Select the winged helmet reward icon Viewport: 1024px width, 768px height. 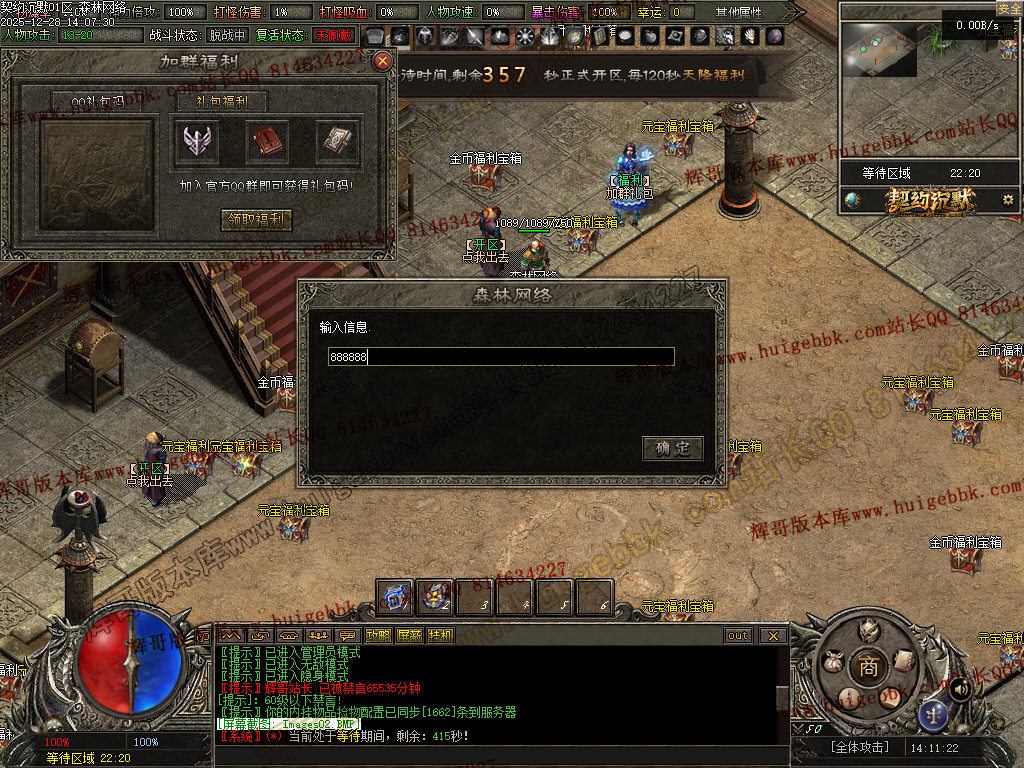click(x=196, y=143)
